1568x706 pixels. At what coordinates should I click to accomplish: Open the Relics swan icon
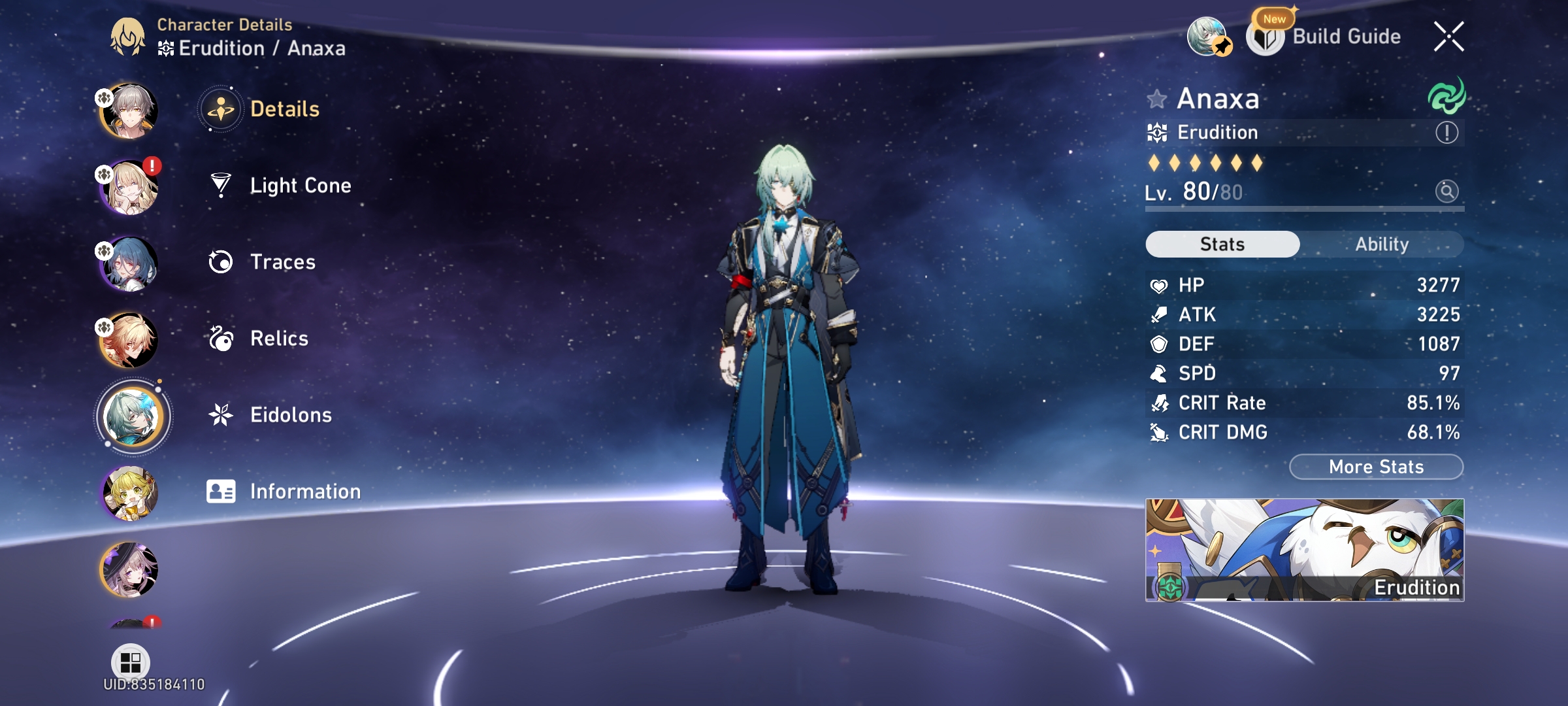click(x=221, y=337)
